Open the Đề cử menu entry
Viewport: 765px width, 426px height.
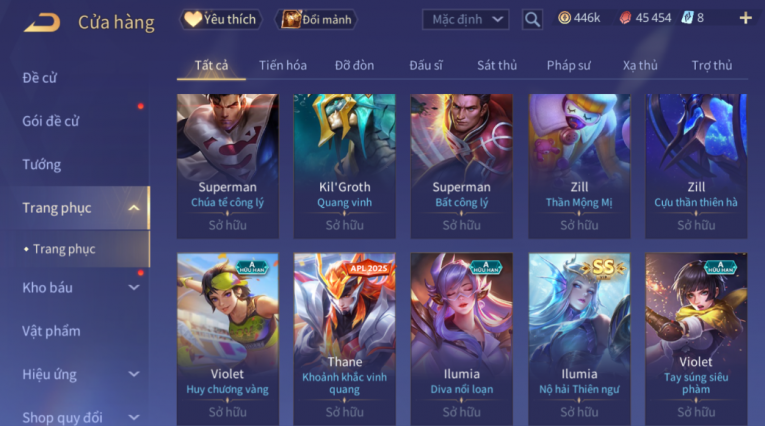point(40,77)
